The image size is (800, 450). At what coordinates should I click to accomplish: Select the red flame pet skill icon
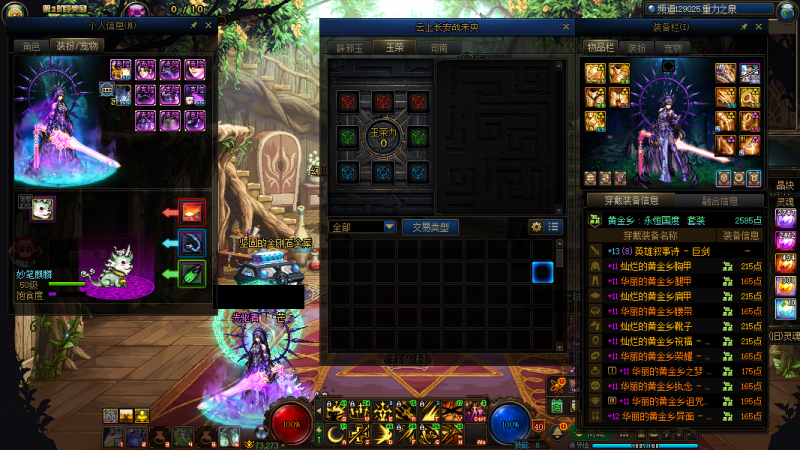click(x=191, y=212)
